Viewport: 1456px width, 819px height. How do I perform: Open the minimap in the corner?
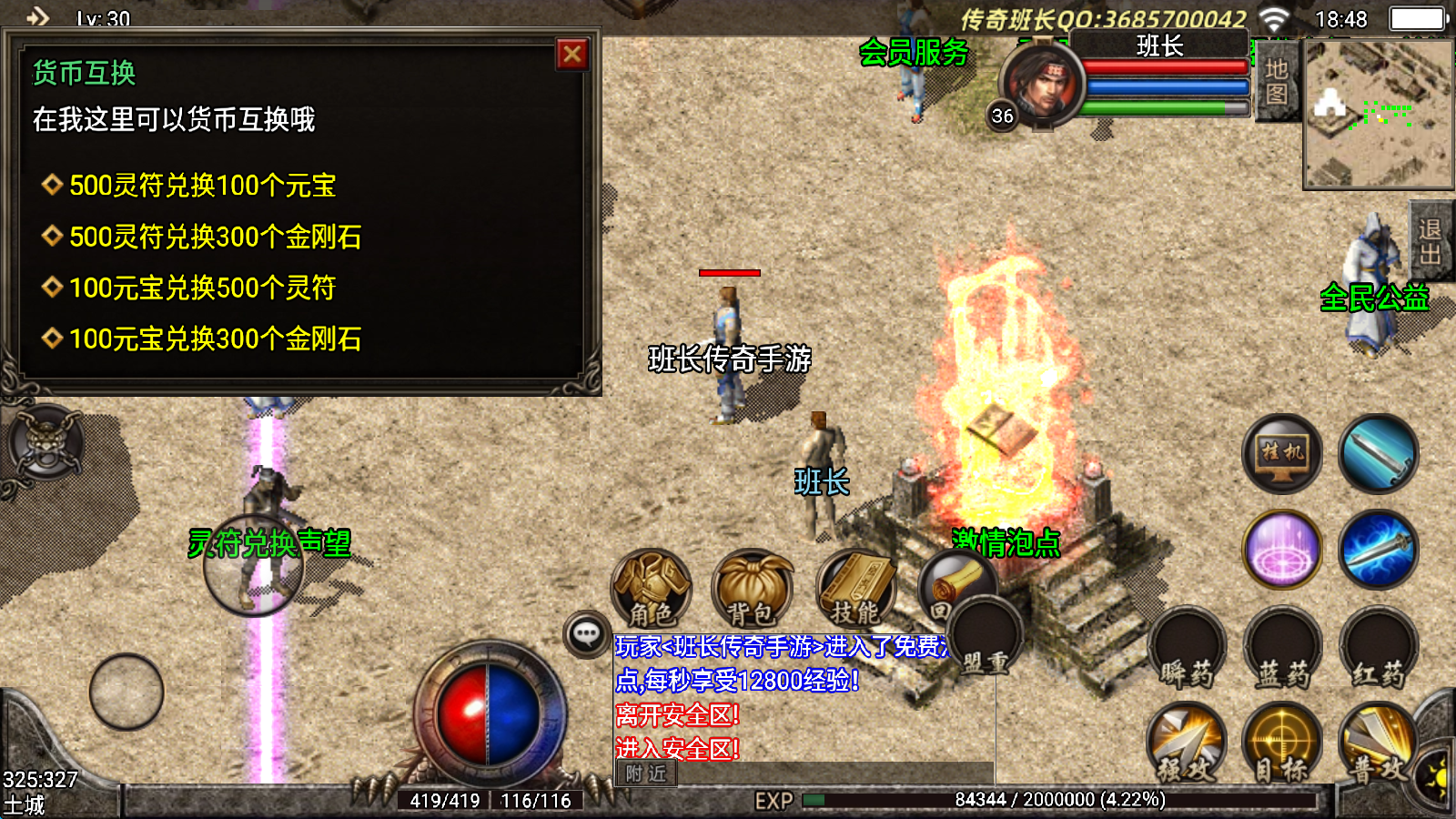(1378, 114)
